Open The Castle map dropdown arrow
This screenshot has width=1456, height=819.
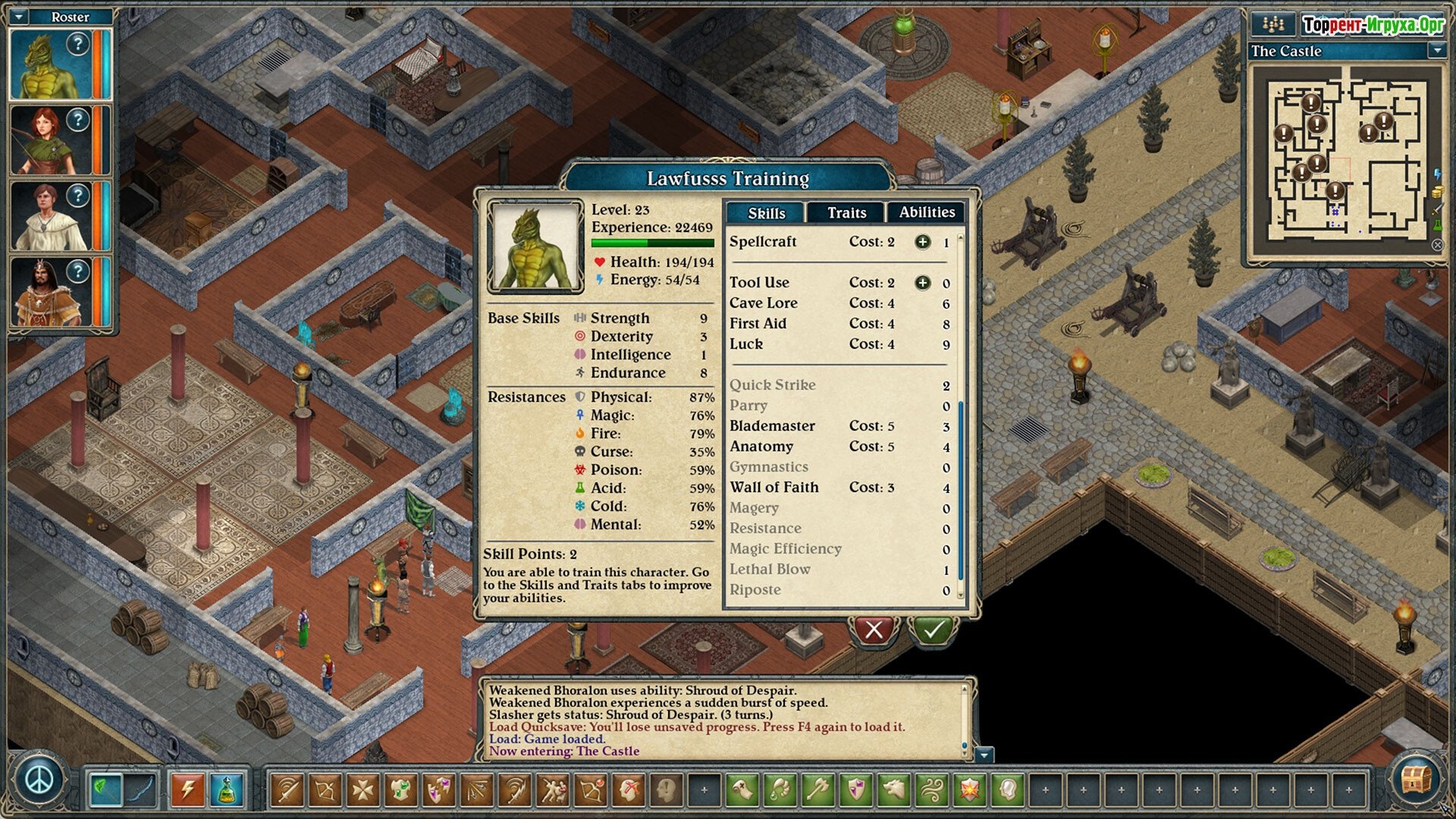(x=1436, y=51)
